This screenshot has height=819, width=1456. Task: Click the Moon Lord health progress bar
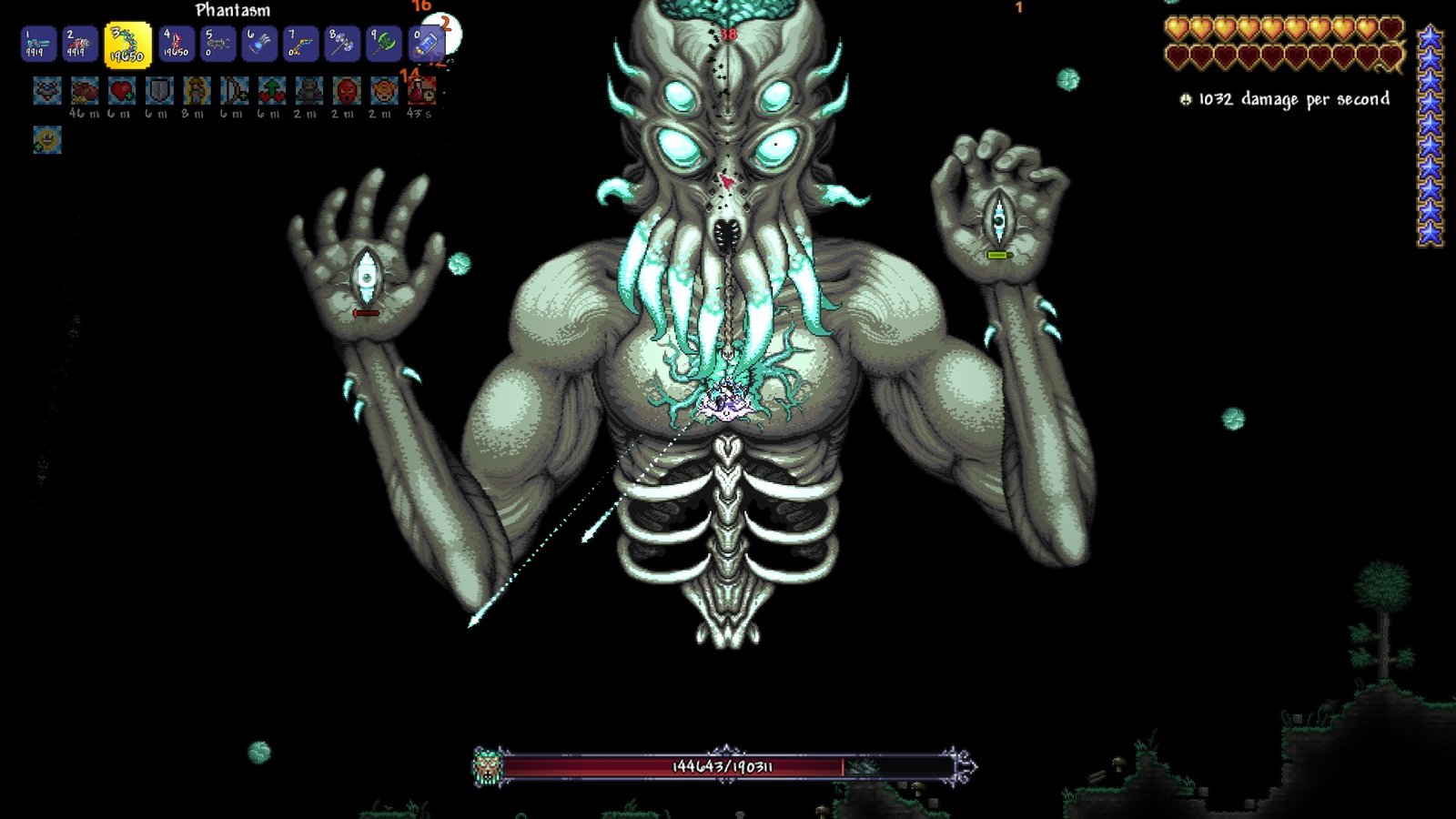coord(719,767)
